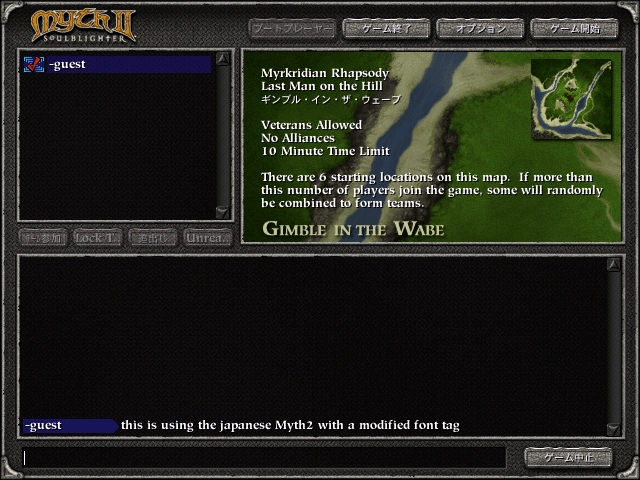Image resolution: width=640 pixels, height=480 pixels.
Task: Click the ゲーム終了 (end game) button
Action: (385, 28)
